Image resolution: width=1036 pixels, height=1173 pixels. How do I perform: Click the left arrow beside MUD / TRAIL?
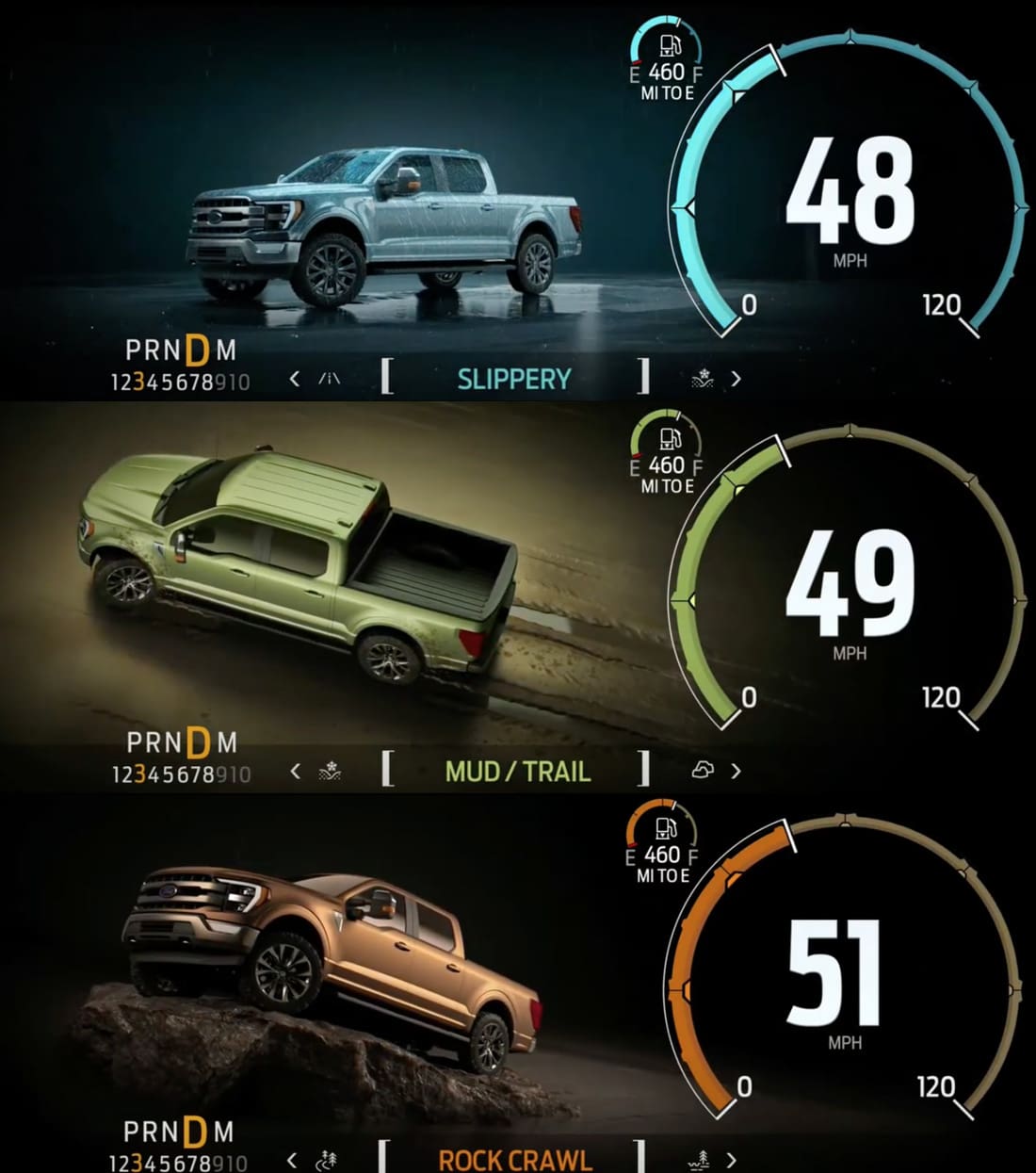[x=295, y=772]
